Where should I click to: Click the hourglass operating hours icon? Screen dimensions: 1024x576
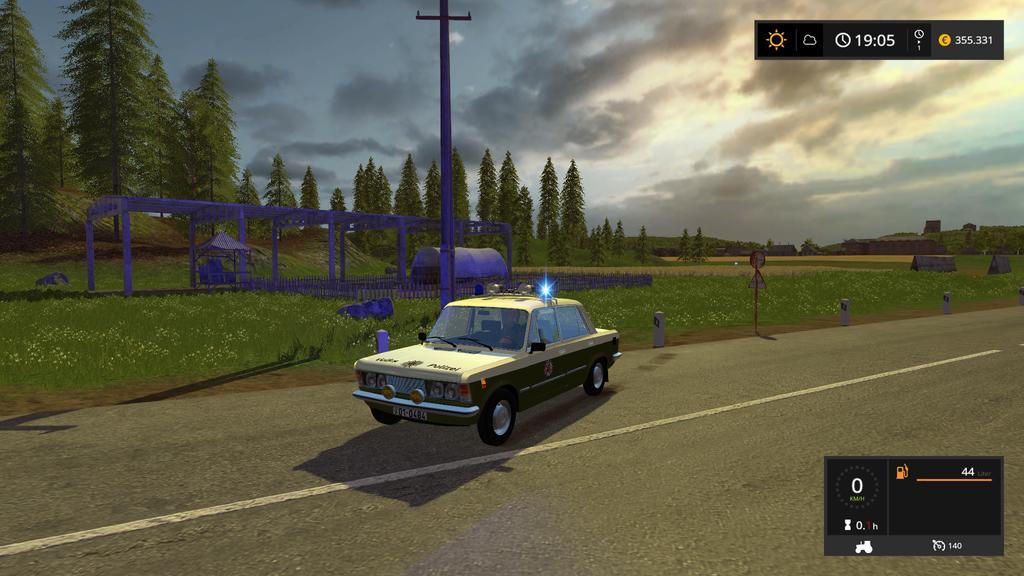pyautogui.click(x=847, y=525)
